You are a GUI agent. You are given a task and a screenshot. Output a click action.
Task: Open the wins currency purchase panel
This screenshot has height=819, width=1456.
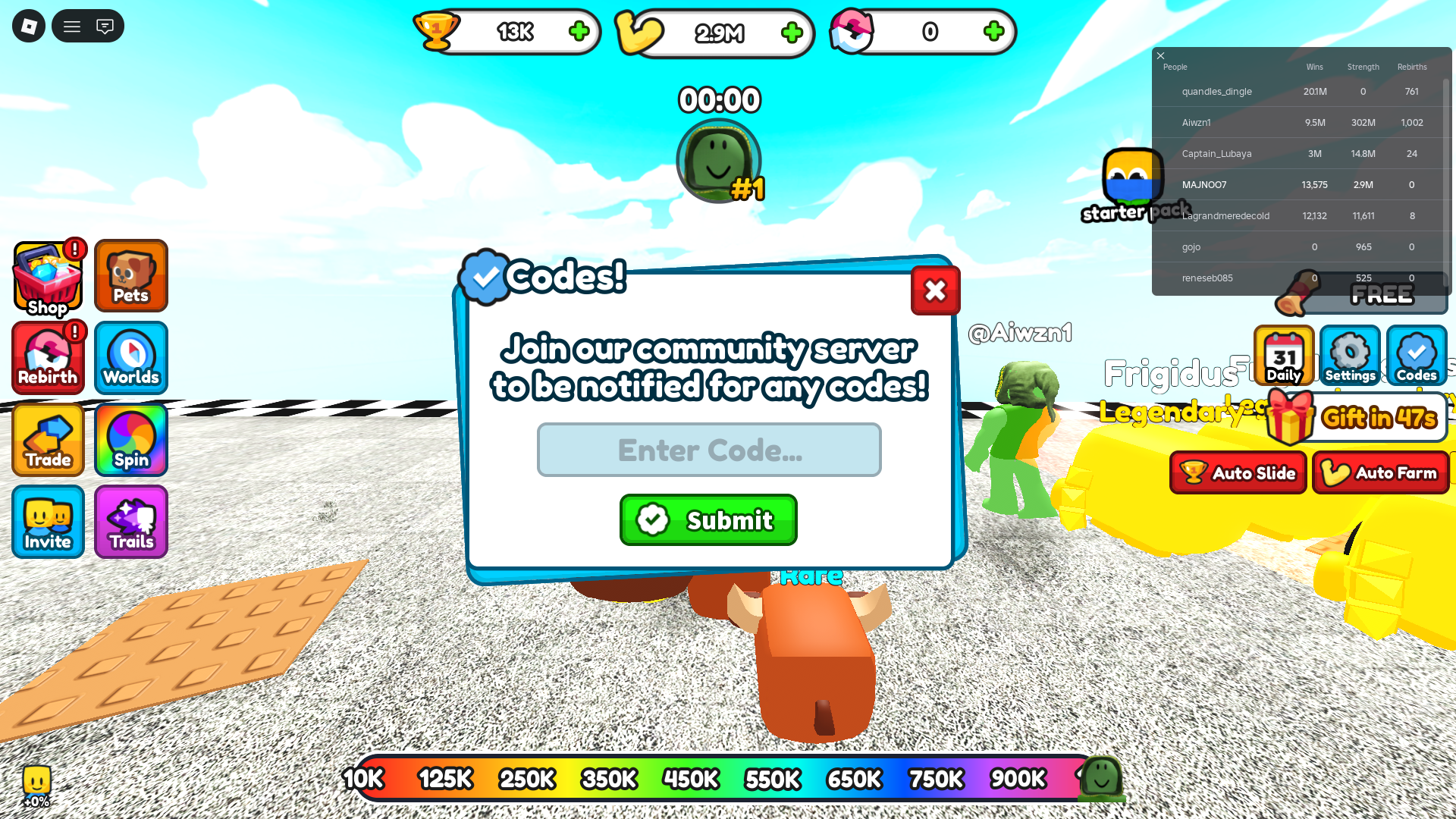click(579, 32)
